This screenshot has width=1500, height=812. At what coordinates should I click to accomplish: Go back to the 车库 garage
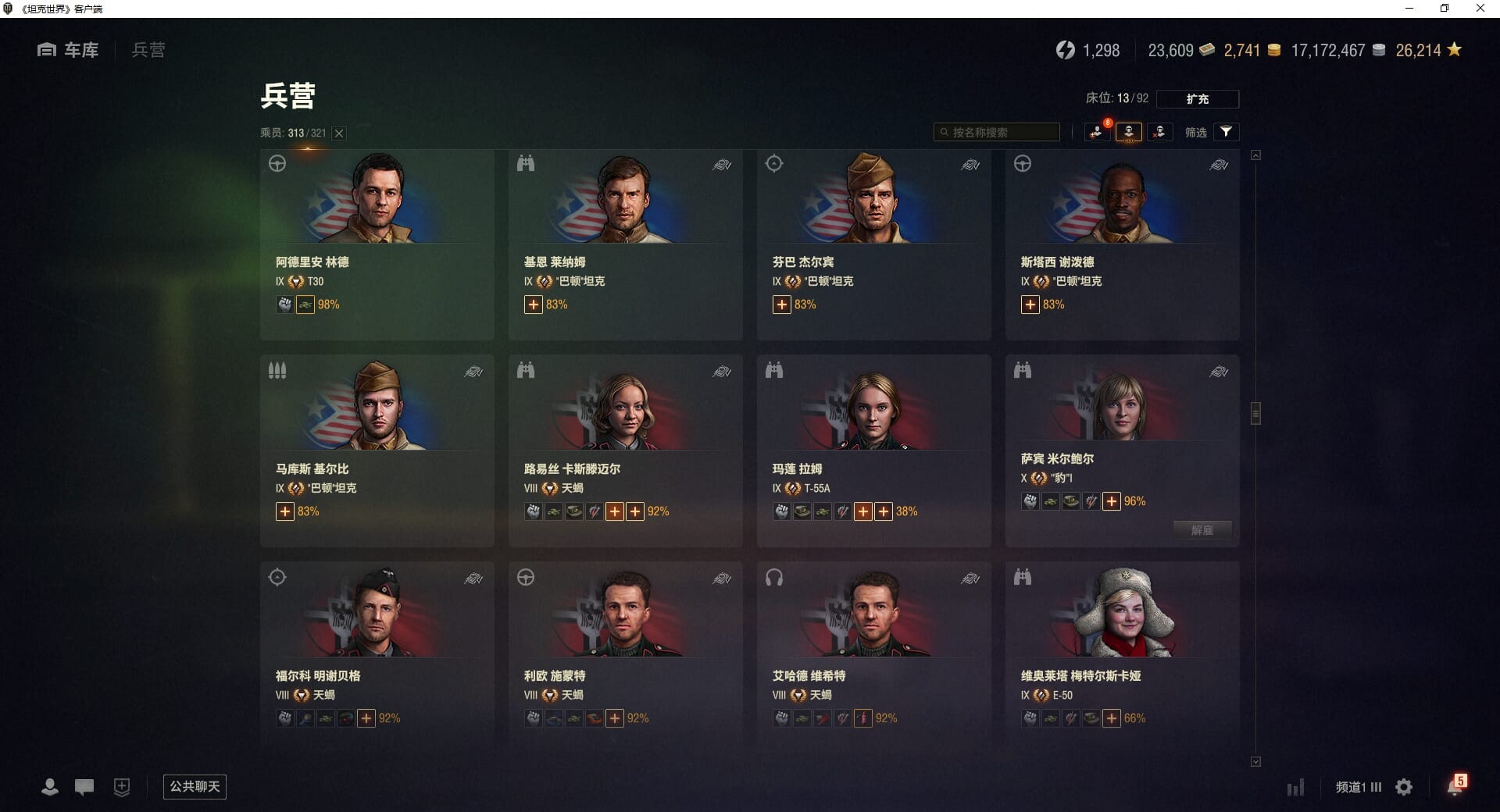pos(68,50)
